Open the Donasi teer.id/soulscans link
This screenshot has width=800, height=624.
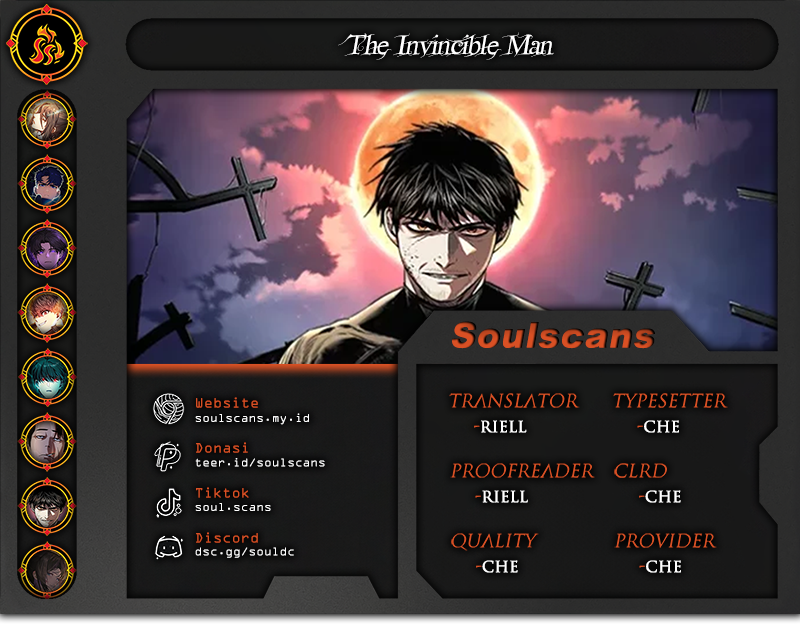click(260, 463)
